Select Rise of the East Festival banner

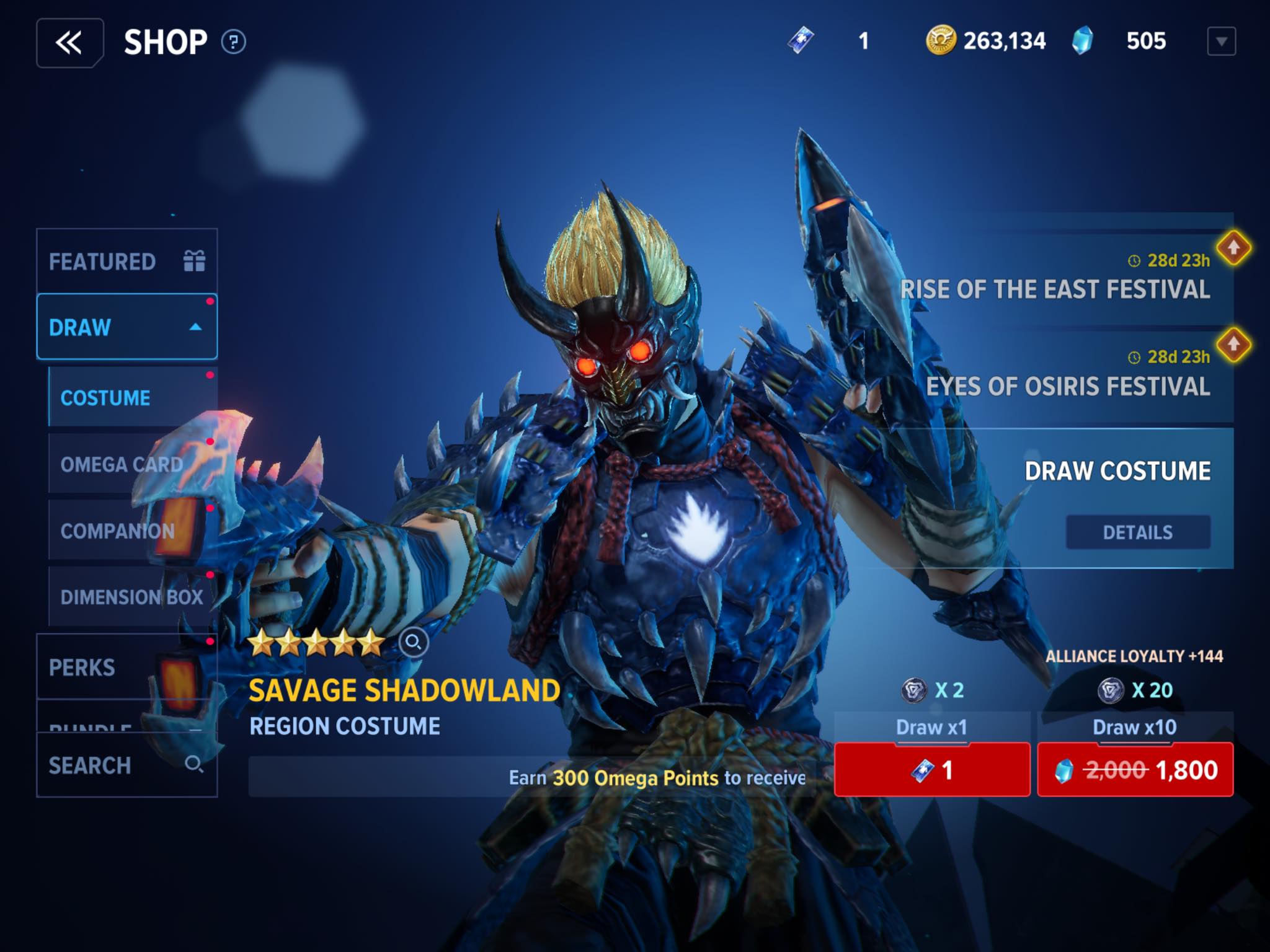point(1054,280)
